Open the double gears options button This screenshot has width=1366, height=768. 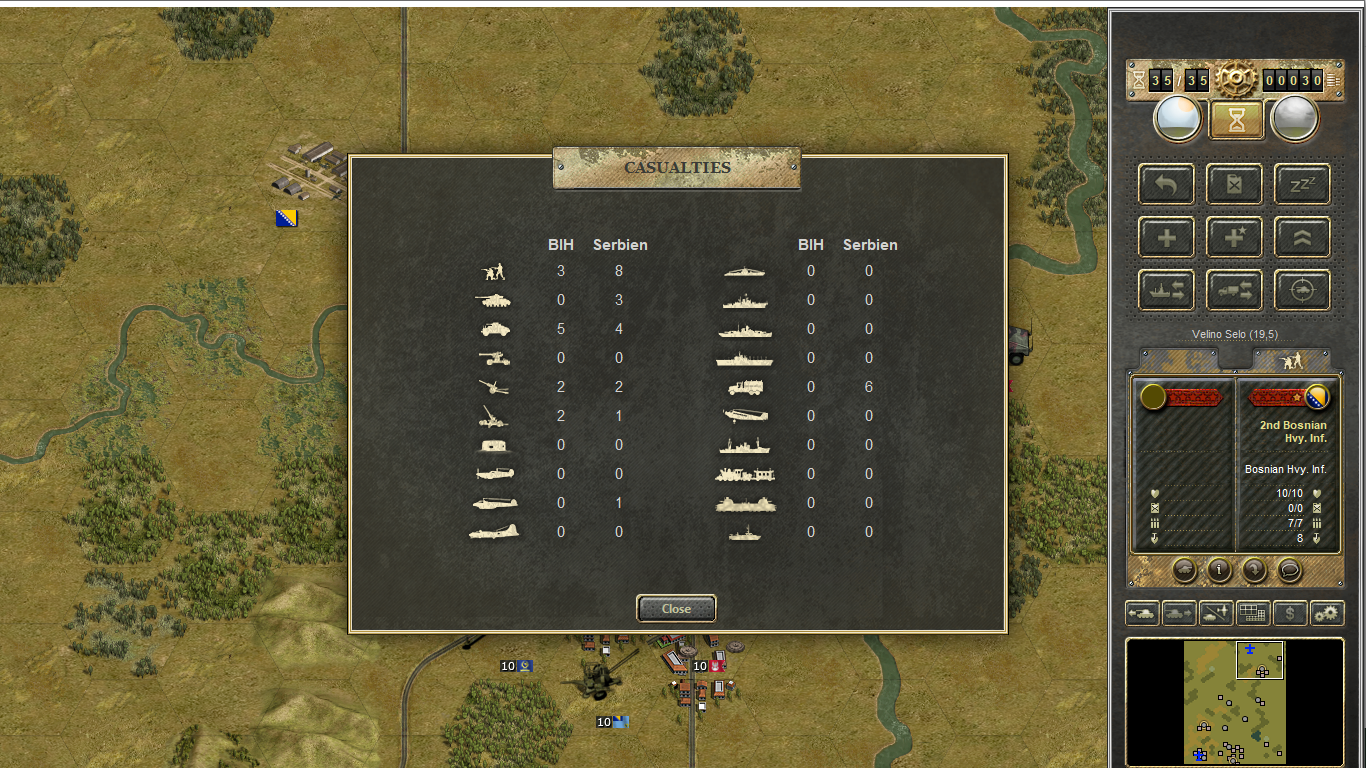pos(1327,613)
